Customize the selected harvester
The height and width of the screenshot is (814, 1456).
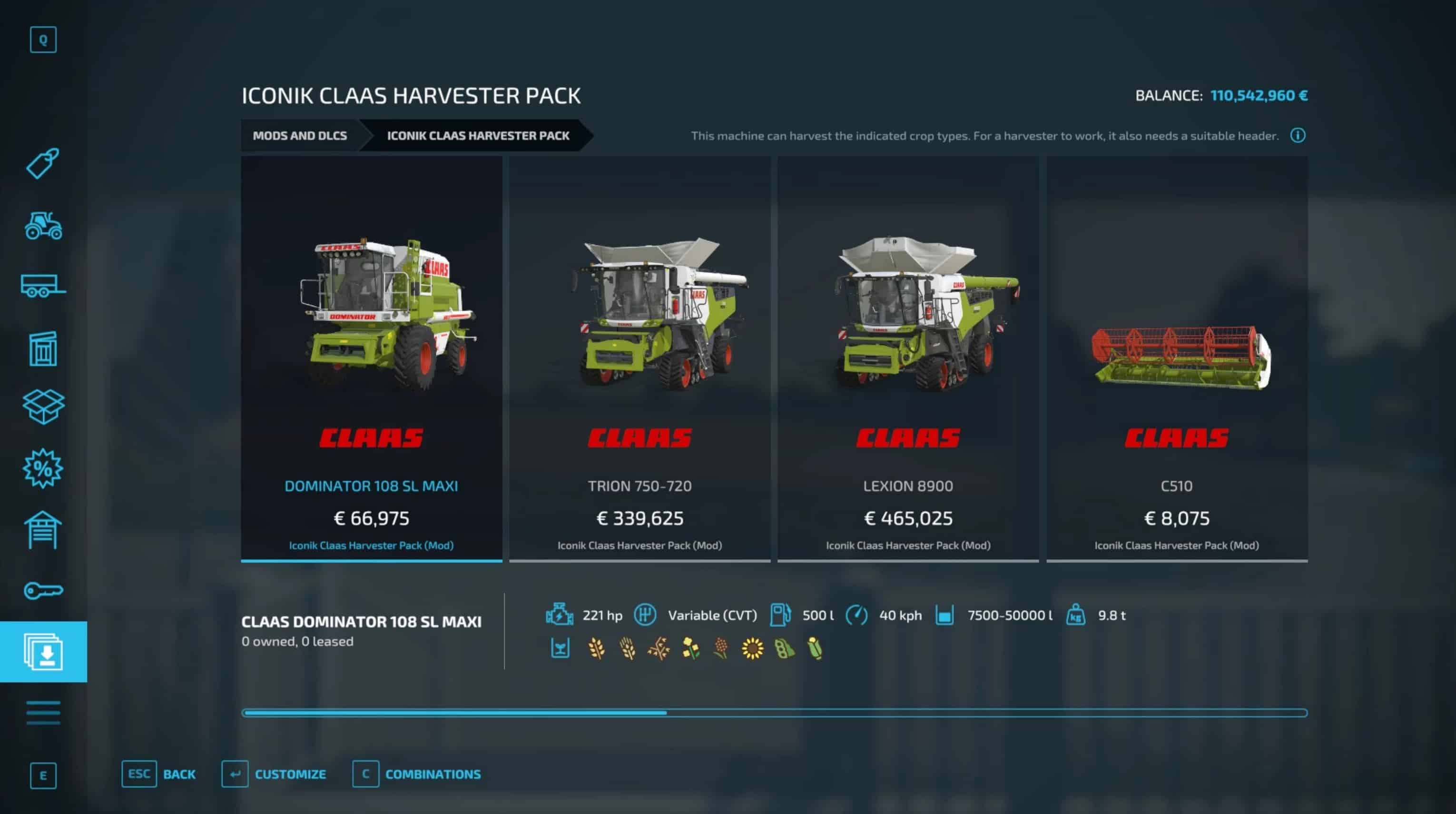(274, 774)
